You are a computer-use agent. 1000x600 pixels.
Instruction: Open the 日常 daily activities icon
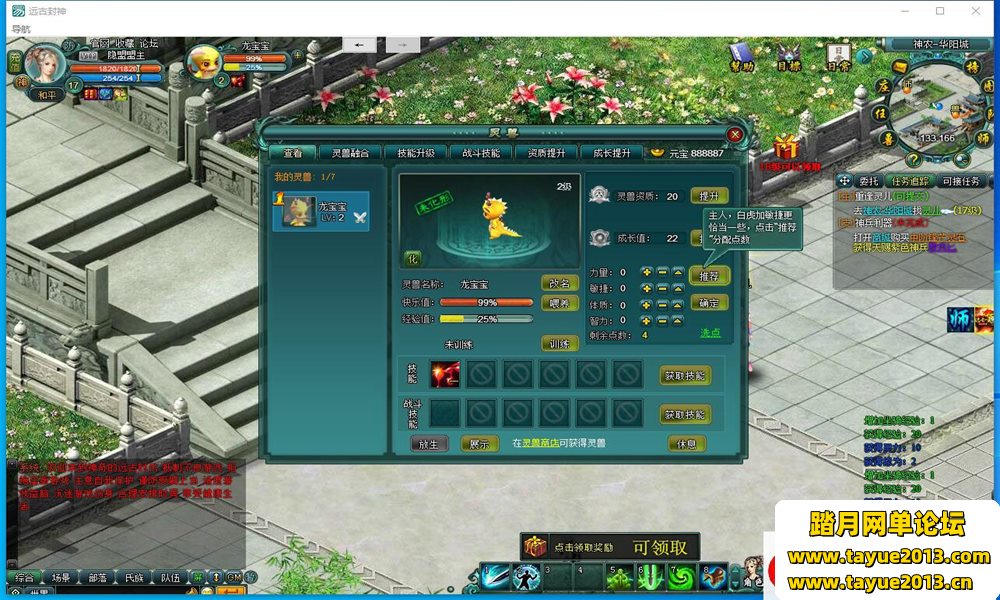pos(838,55)
